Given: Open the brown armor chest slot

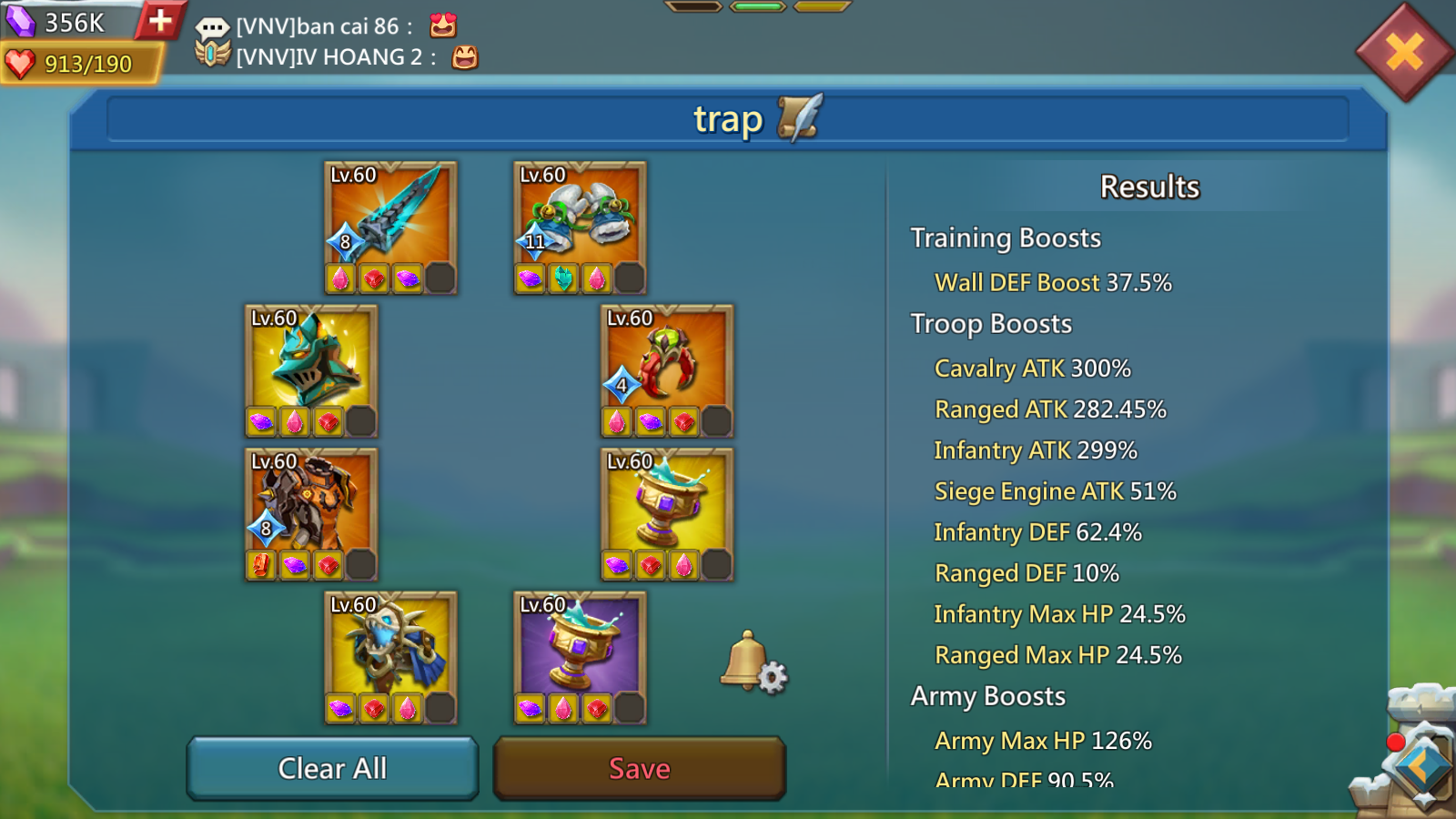Looking at the screenshot, I should [x=311, y=503].
